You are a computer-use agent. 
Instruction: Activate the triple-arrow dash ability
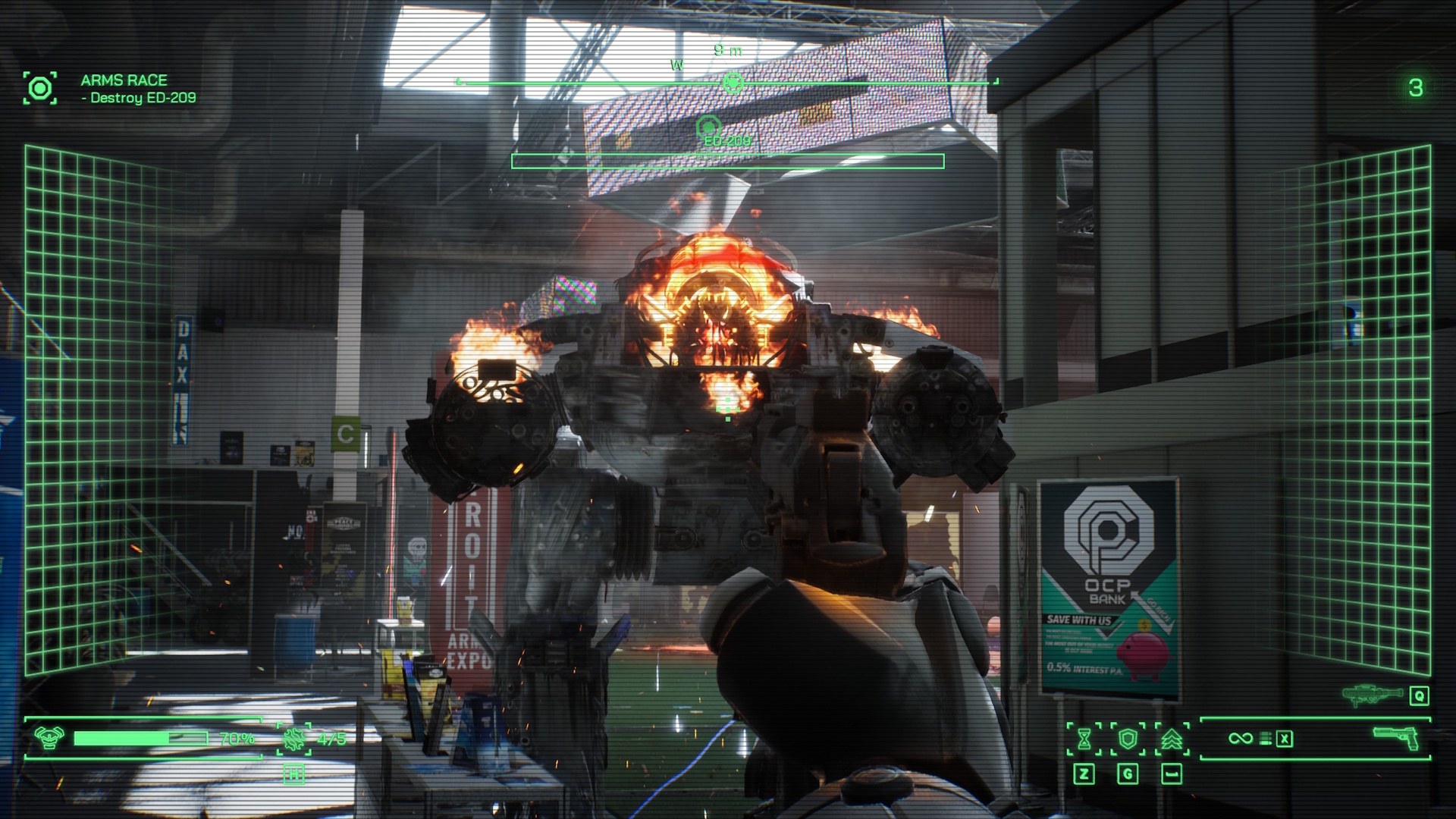click(x=1172, y=739)
